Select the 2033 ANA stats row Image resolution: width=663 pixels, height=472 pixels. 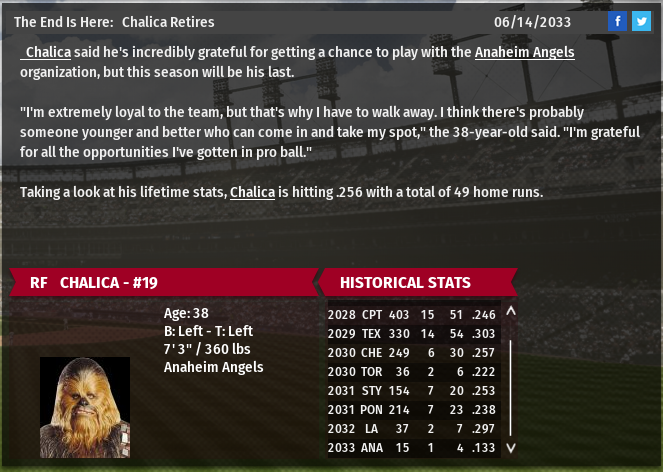click(413, 447)
